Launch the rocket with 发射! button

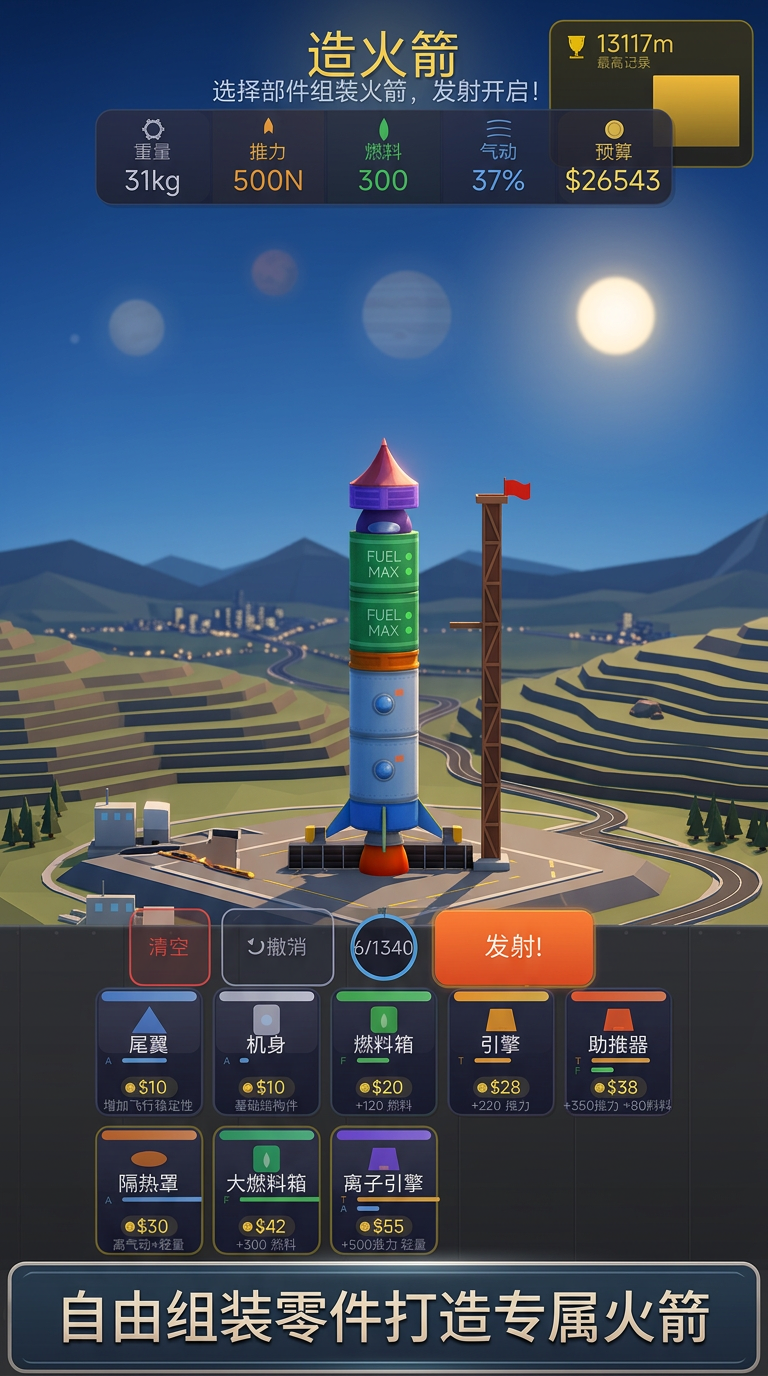coord(513,947)
